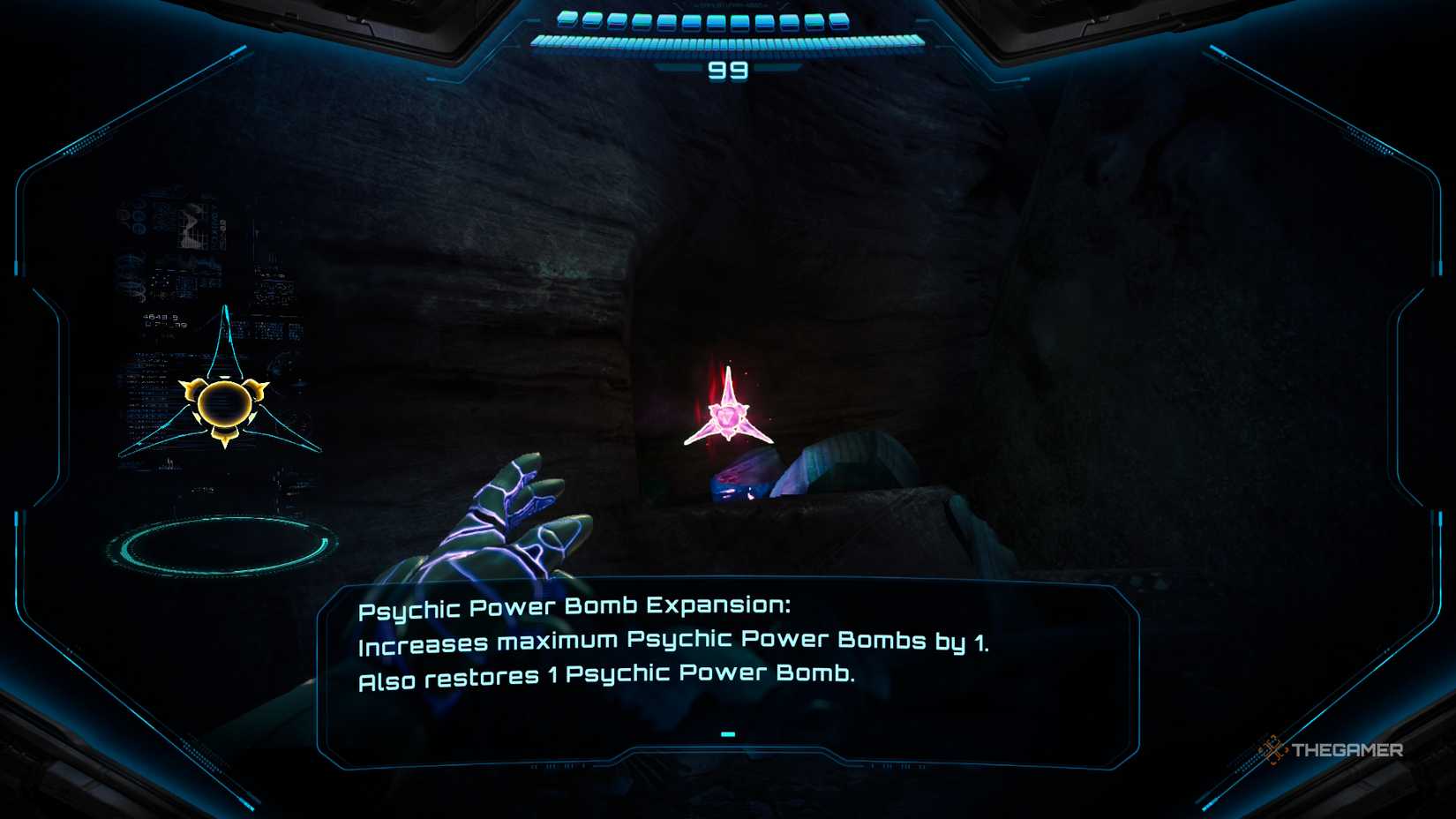Toggle the top-center HUD status strip
The width and height of the screenshot is (1456, 819).
tap(728, 26)
